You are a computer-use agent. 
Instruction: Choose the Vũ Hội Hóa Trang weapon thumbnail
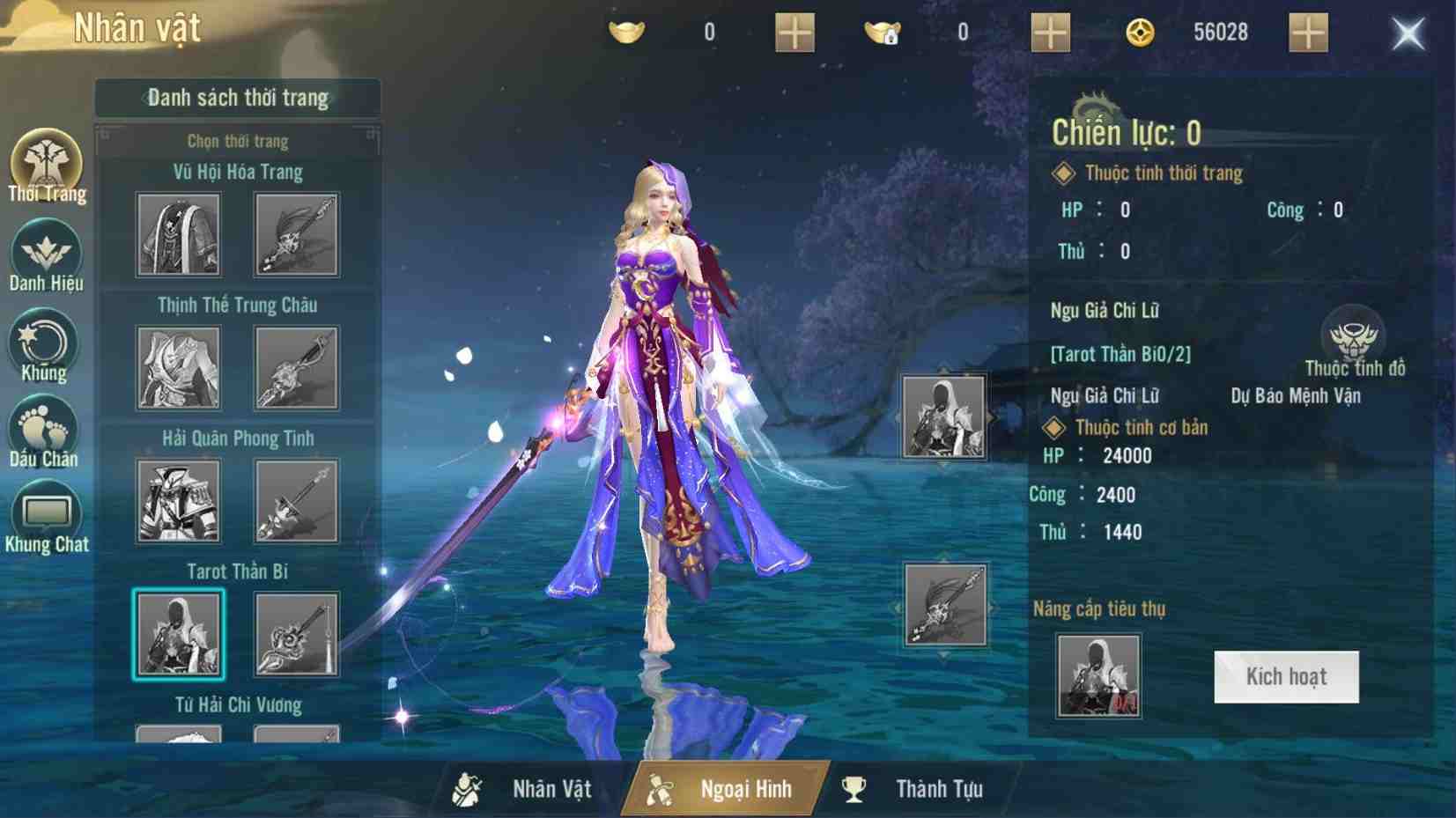point(297,235)
